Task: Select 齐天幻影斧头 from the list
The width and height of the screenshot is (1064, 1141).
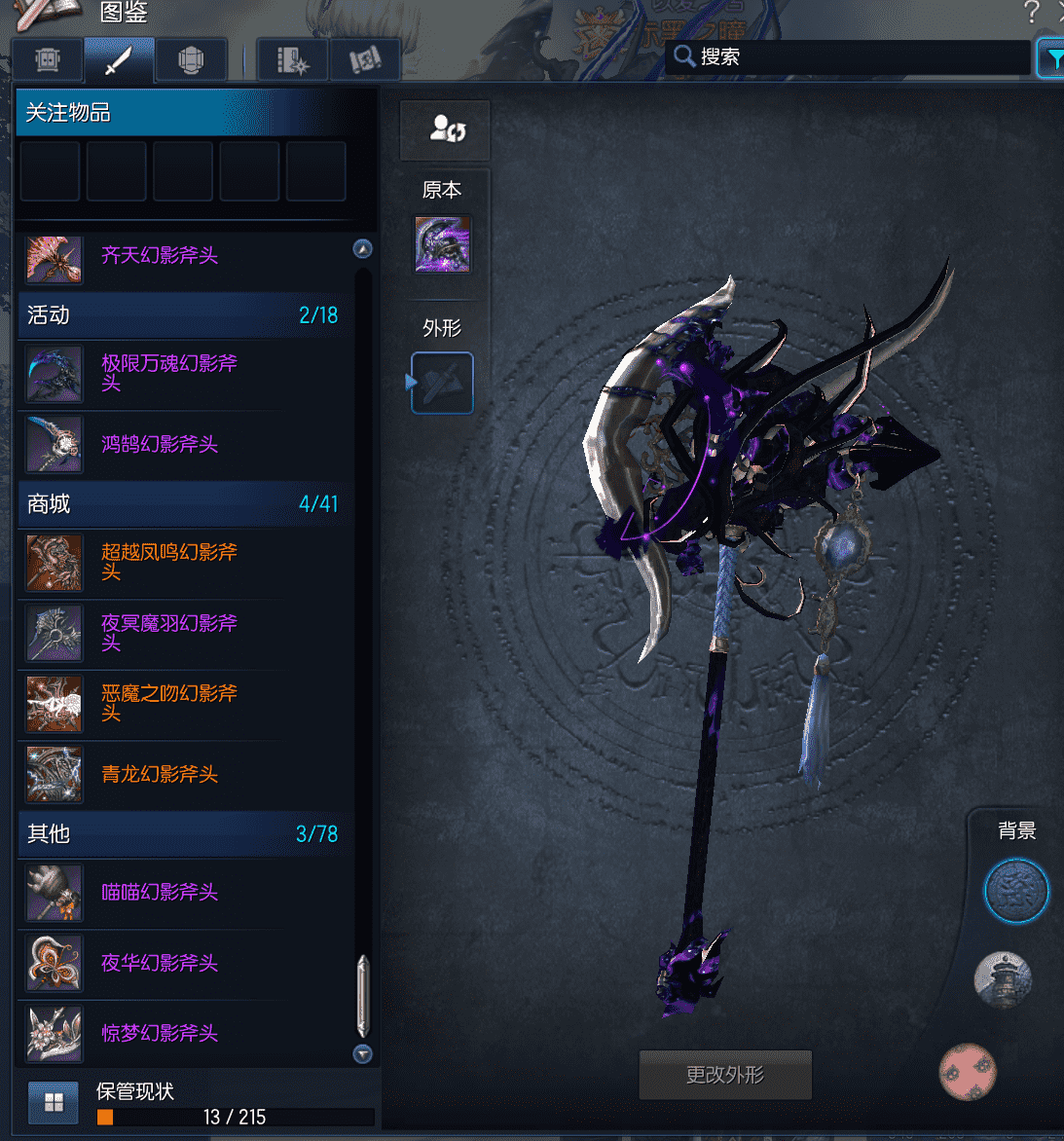Action: click(x=160, y=256)
